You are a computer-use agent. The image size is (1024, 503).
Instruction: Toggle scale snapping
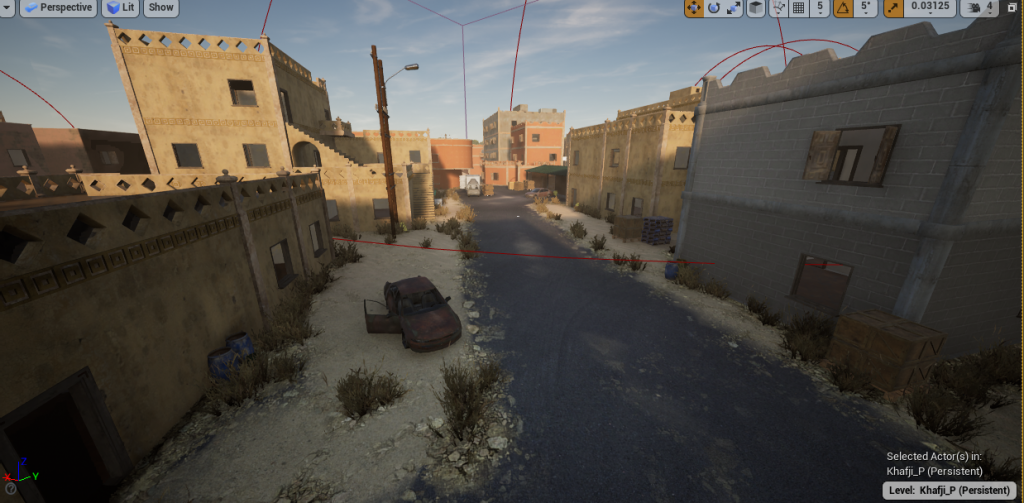point(892,8)
